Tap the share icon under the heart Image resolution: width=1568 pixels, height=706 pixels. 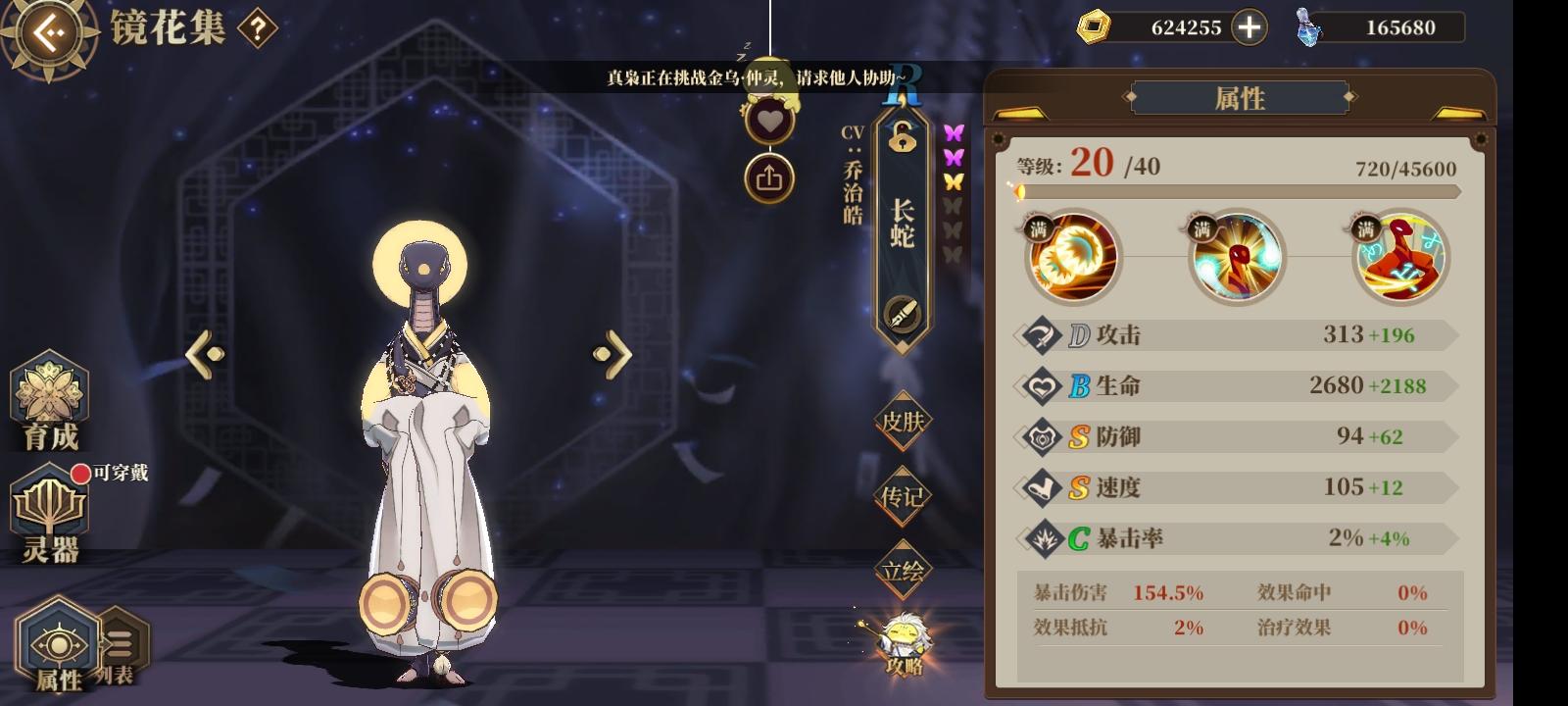tap(770, 175)
